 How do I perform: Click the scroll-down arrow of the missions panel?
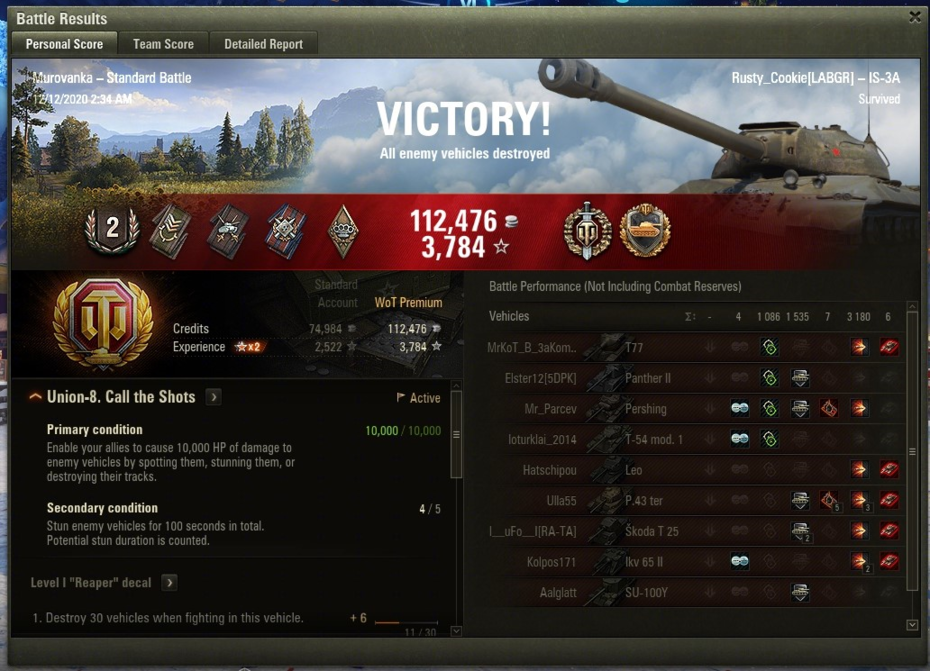[457, 631]
